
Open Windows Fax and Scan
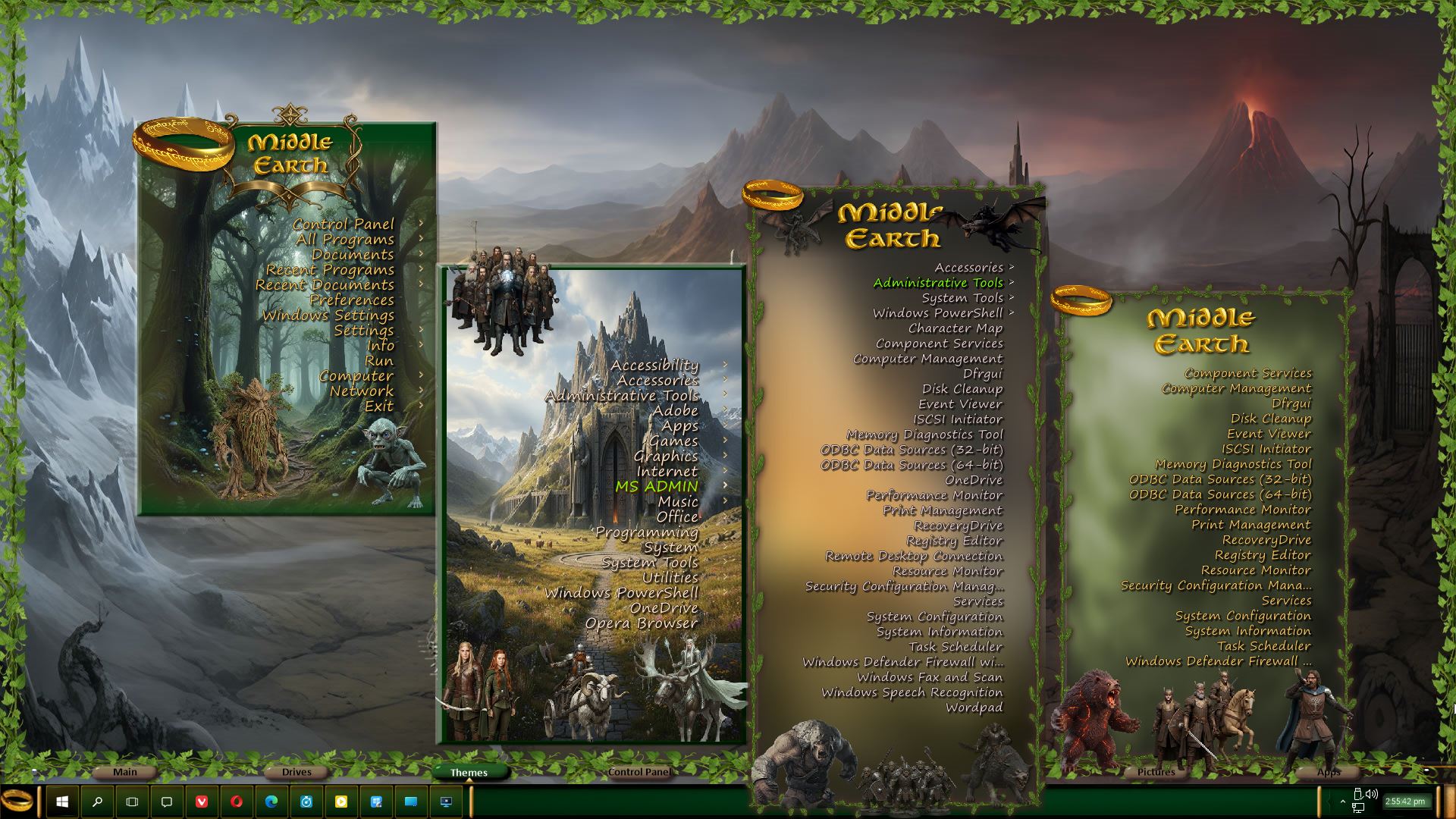pyautogui.click(x=930, y=677)
